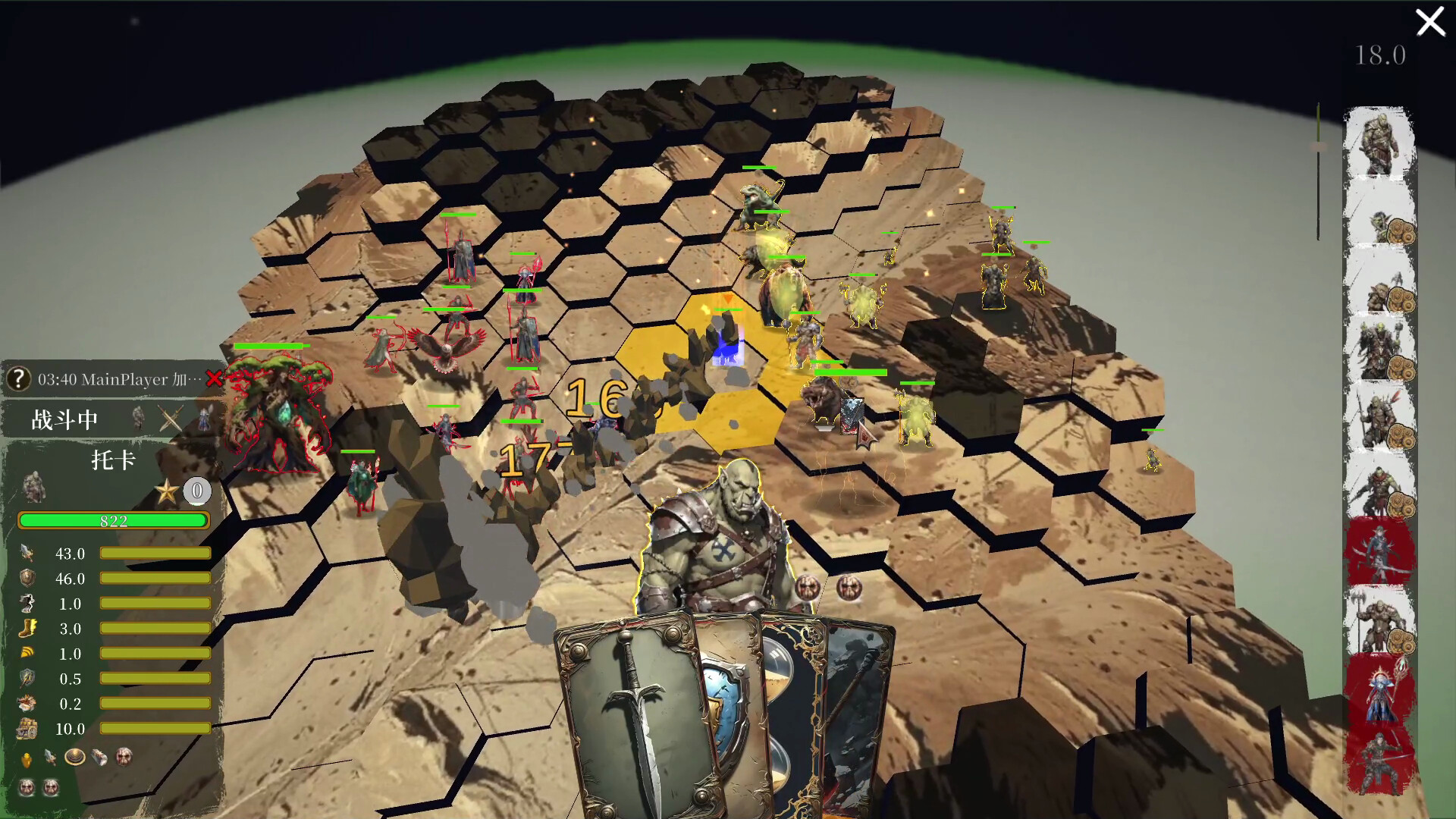Image resolution: width=1456 pixels, height=819 pixels.
Task: Click the golden dome shield equipment icon
Action: pyautogui.click(x=75, y=755)
